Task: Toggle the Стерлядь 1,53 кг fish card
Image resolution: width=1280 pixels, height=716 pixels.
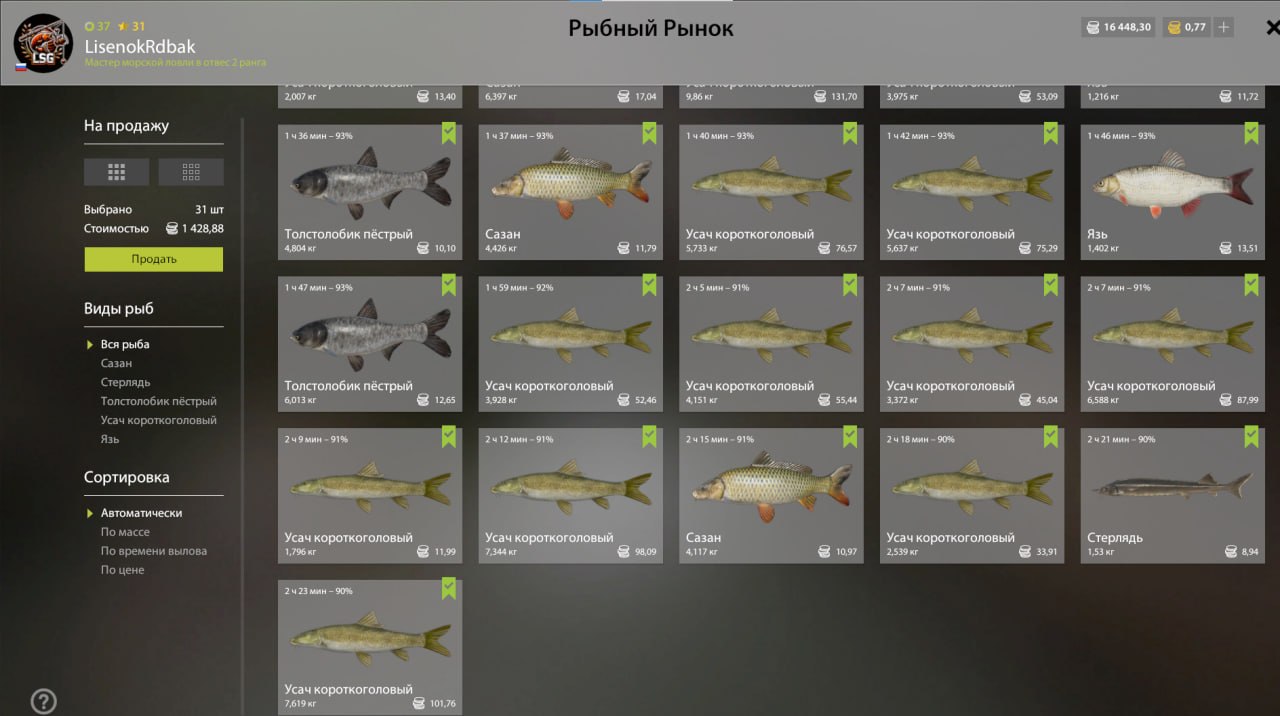Action: coord(1172,495)
